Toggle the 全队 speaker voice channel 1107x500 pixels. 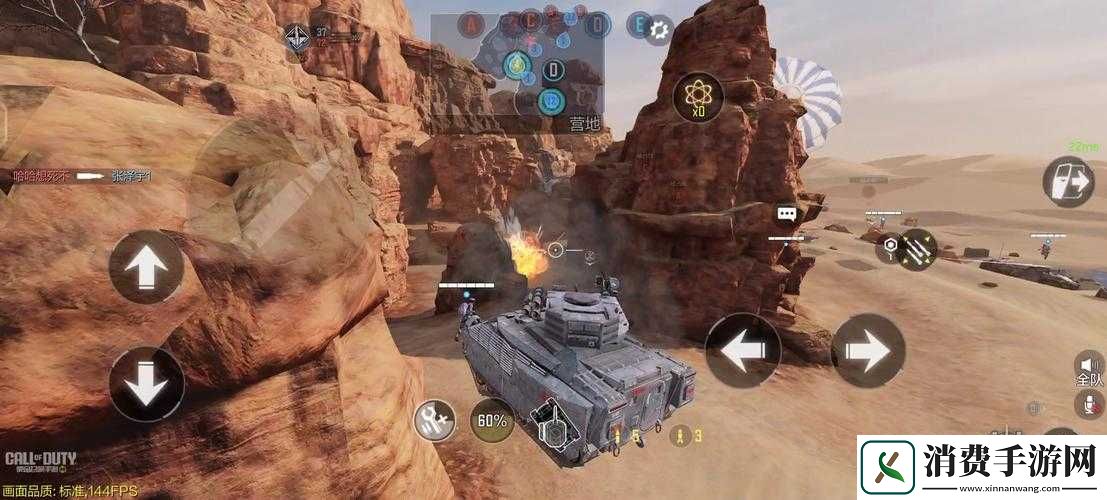(1087, 366)
